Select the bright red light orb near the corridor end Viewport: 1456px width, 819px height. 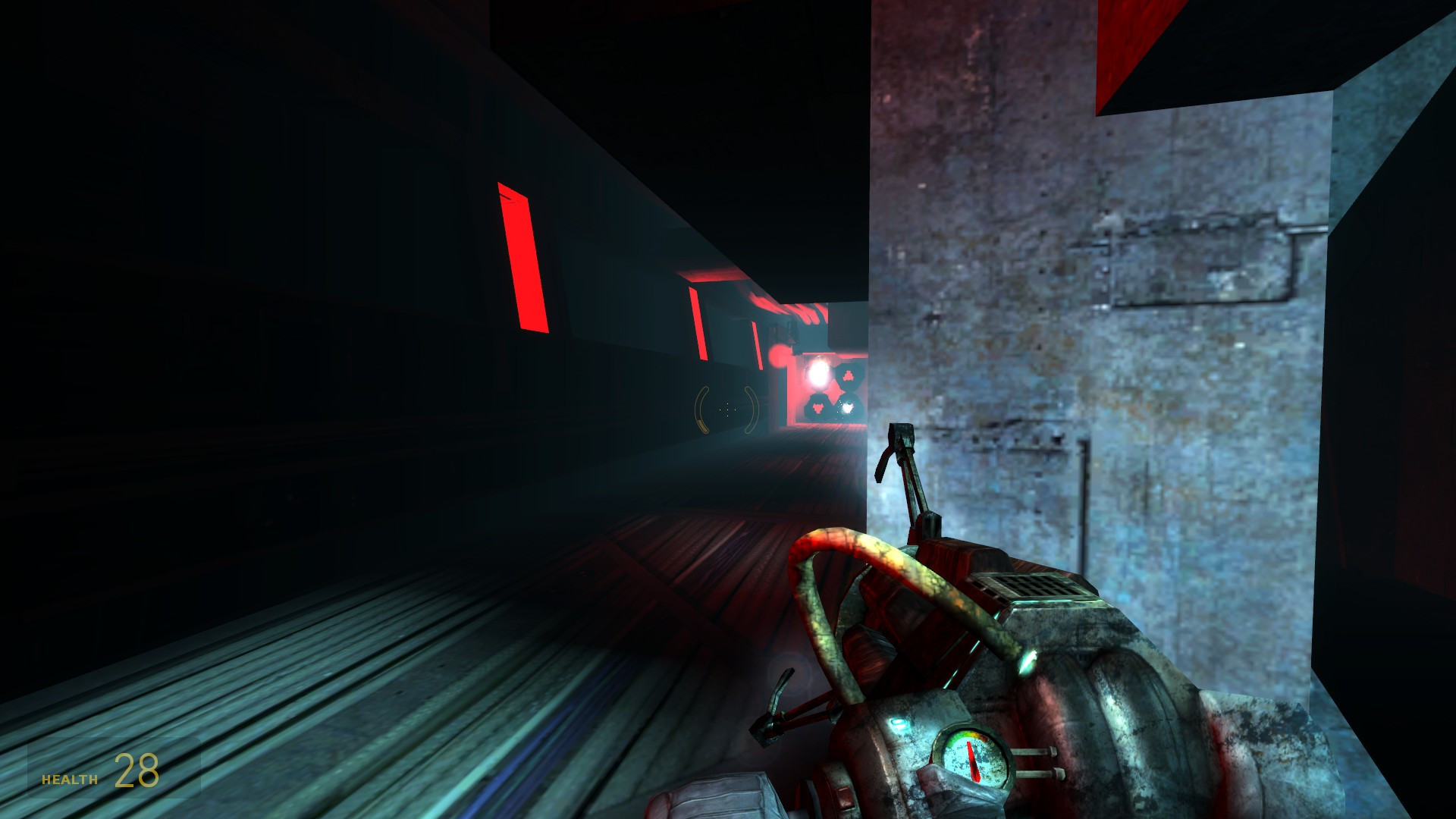pos(777,356)
